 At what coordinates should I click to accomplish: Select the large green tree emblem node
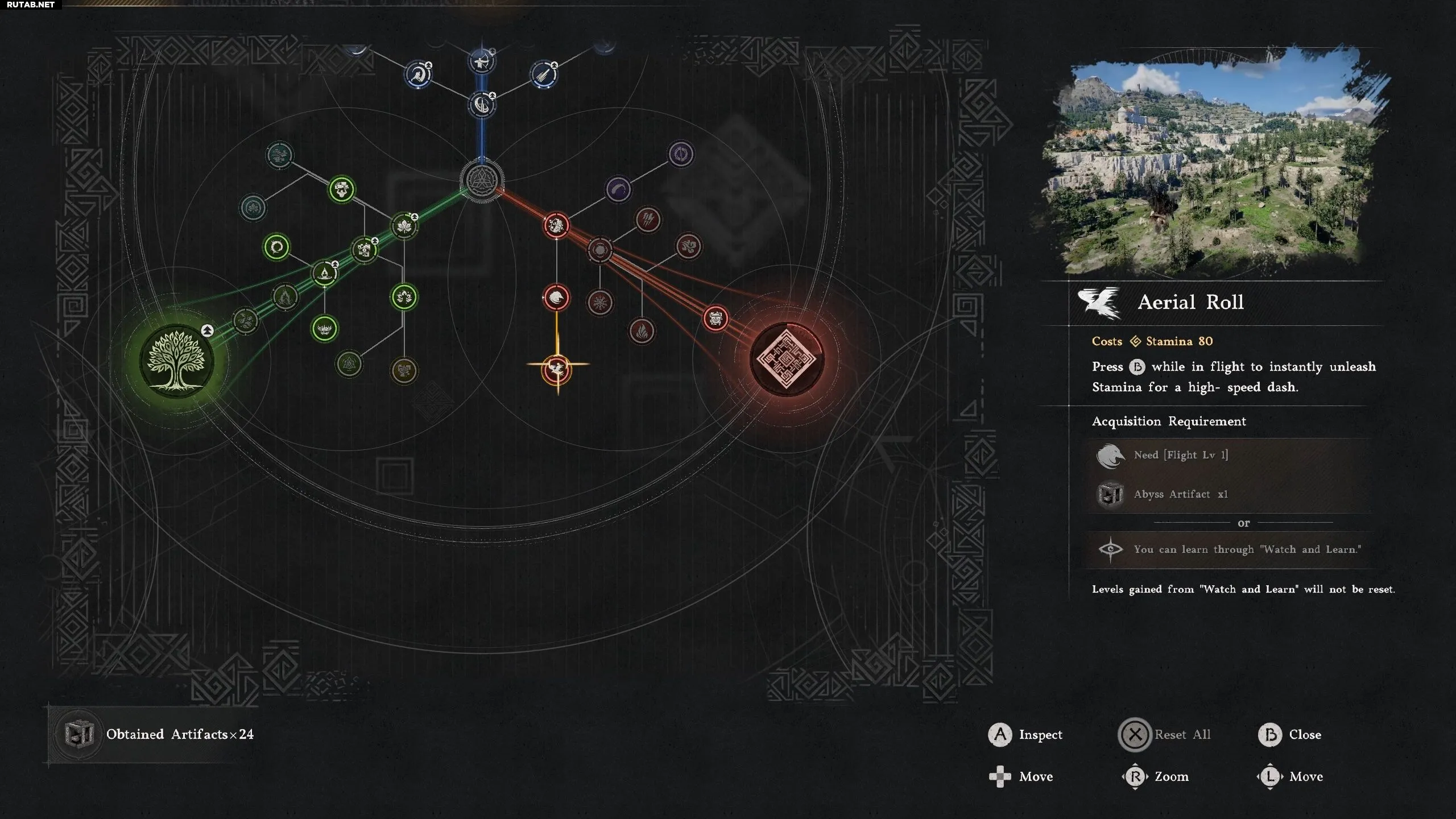[x=177, y=361]
